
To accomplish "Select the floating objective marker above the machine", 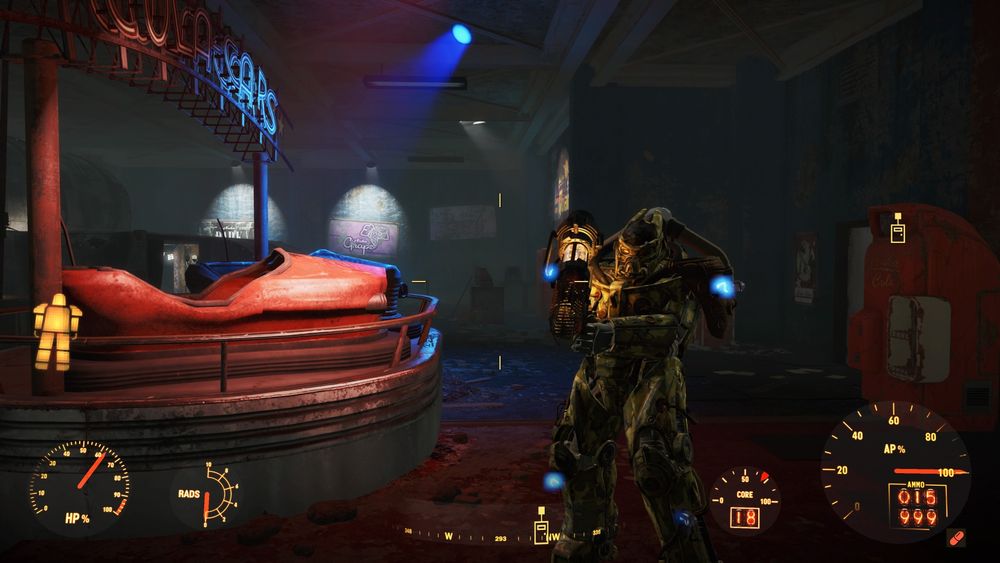I will point(897,227).
